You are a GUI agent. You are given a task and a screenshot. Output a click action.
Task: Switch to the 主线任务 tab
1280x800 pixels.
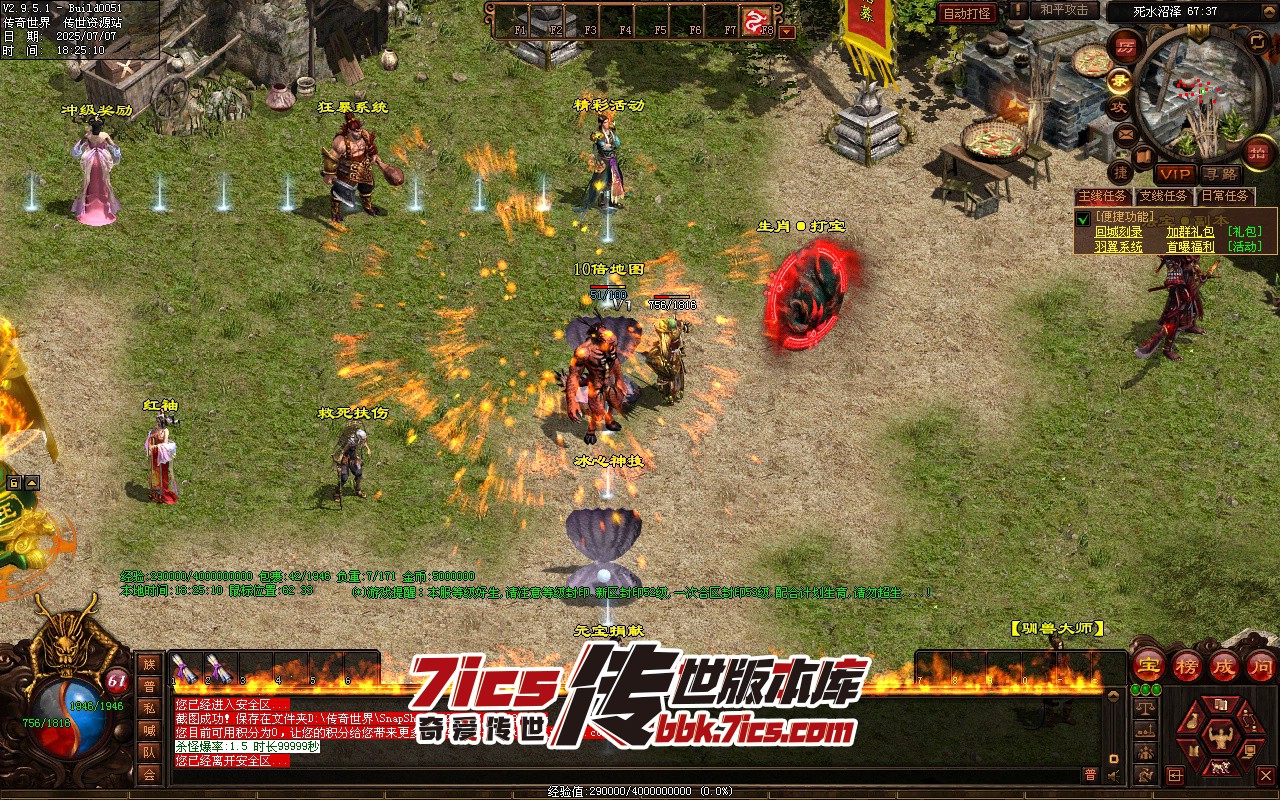1102,196
